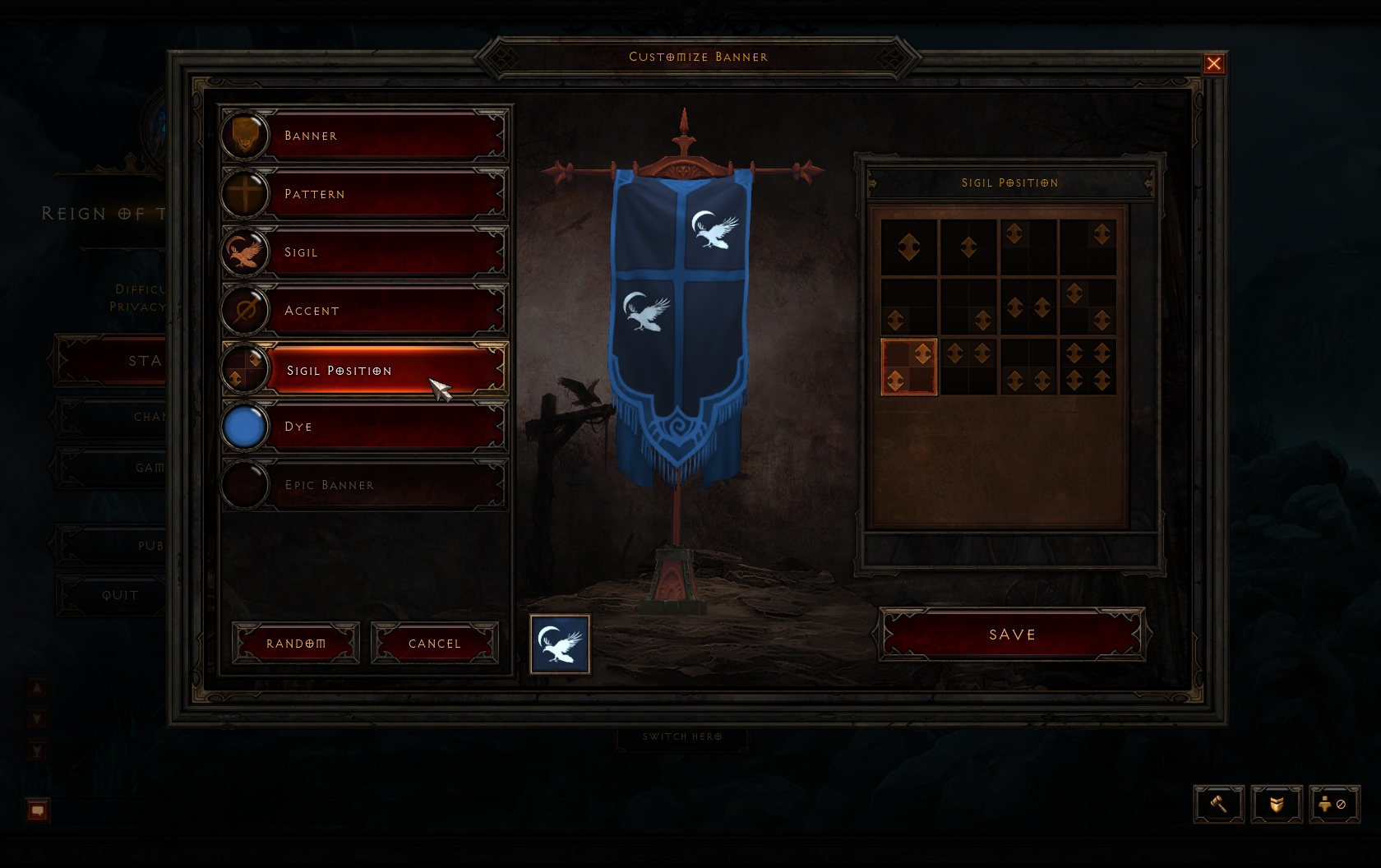Choose the single large centered sigil layout
The width and height of the screenshot is (1381, 868).
[x=909, y=247]
